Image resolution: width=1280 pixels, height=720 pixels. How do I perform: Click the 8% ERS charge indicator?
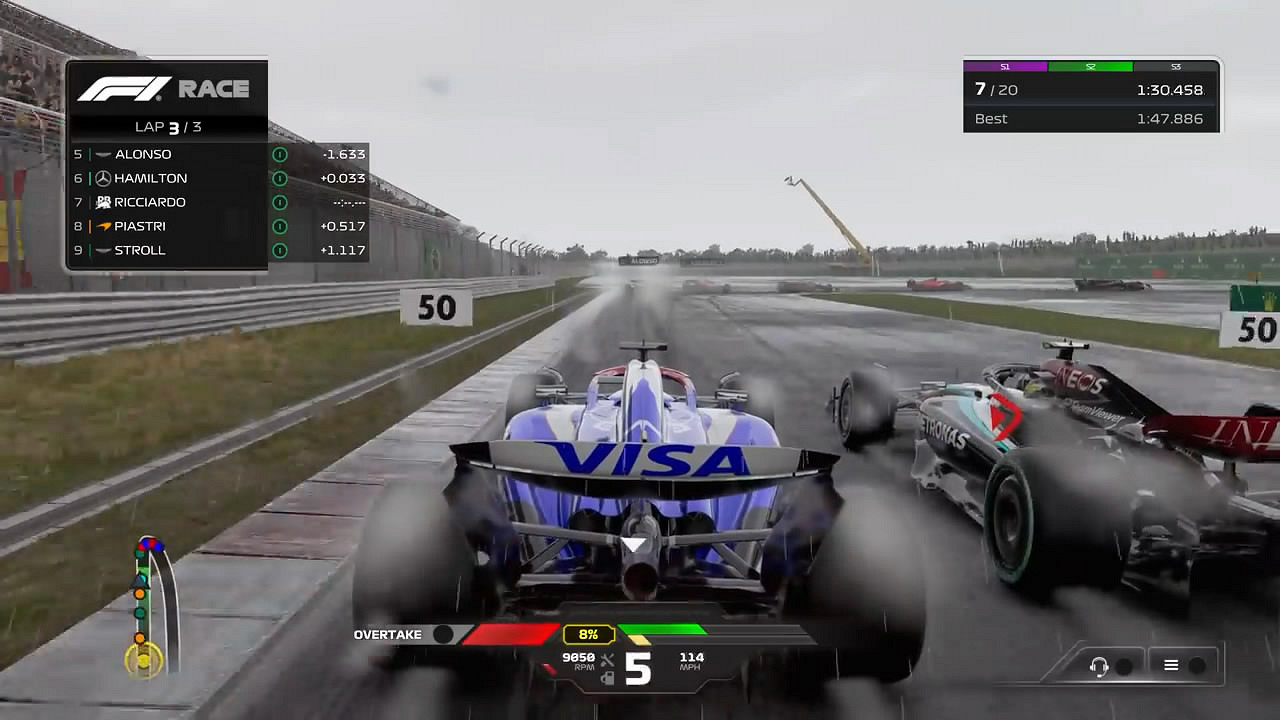[x=588, y=633]
